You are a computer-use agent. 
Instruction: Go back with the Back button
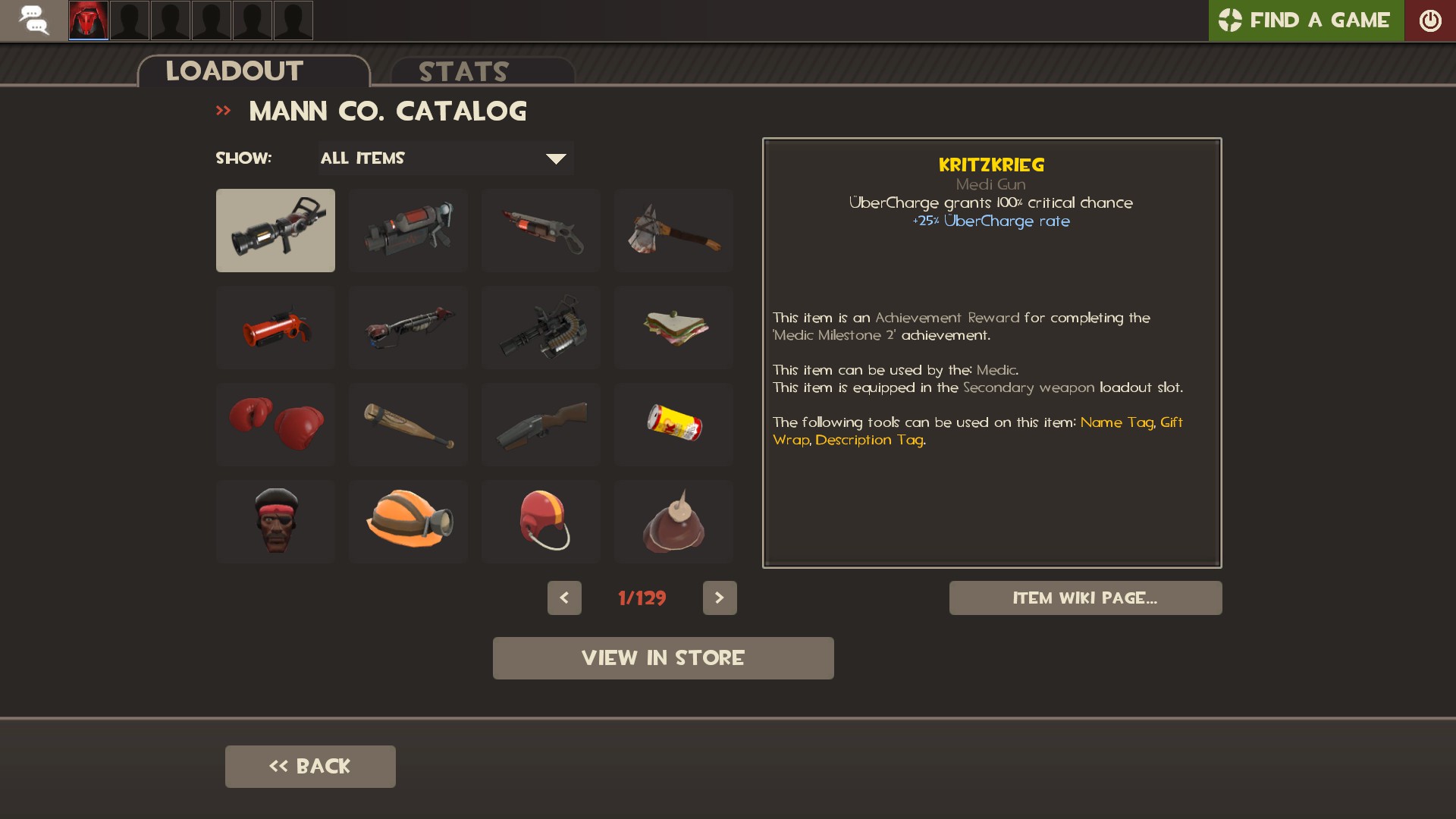[x=310, y=767]
